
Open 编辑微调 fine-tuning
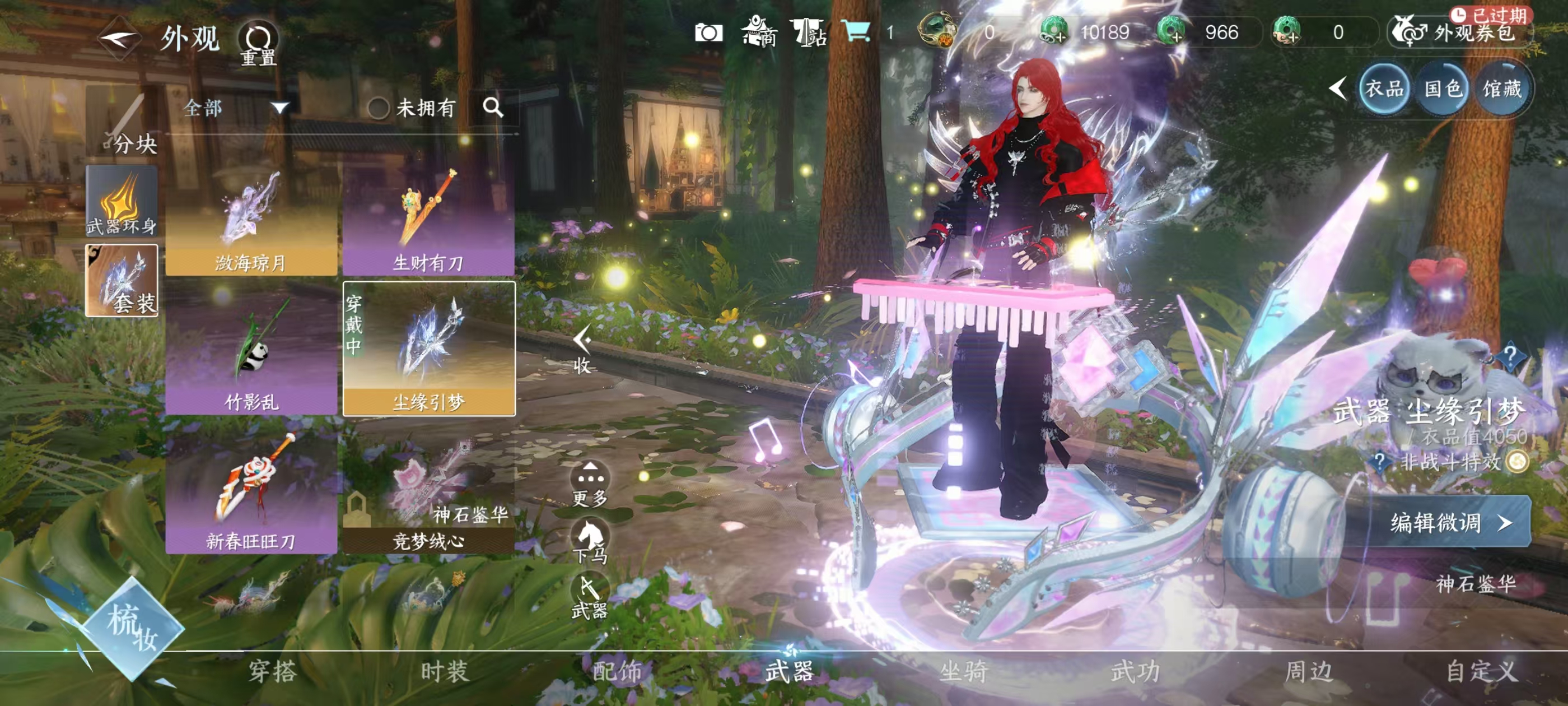click(1449, 522)
